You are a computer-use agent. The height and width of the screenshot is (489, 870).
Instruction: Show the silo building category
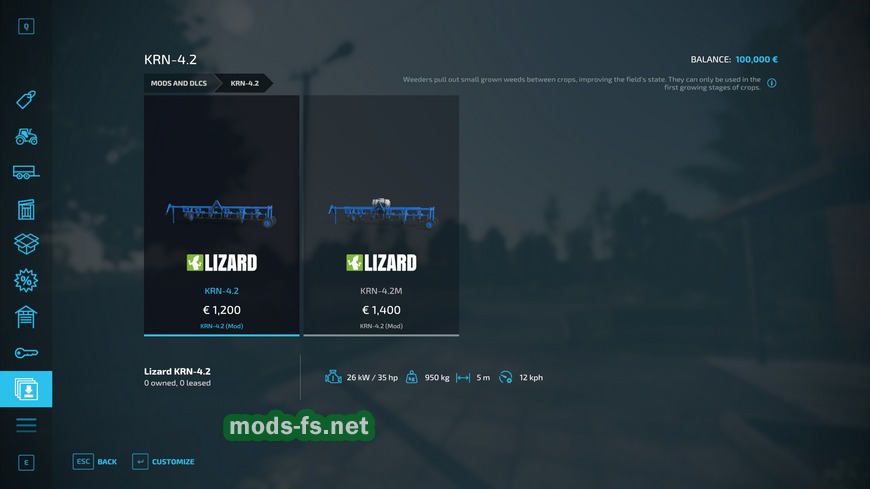pos(26,208)
